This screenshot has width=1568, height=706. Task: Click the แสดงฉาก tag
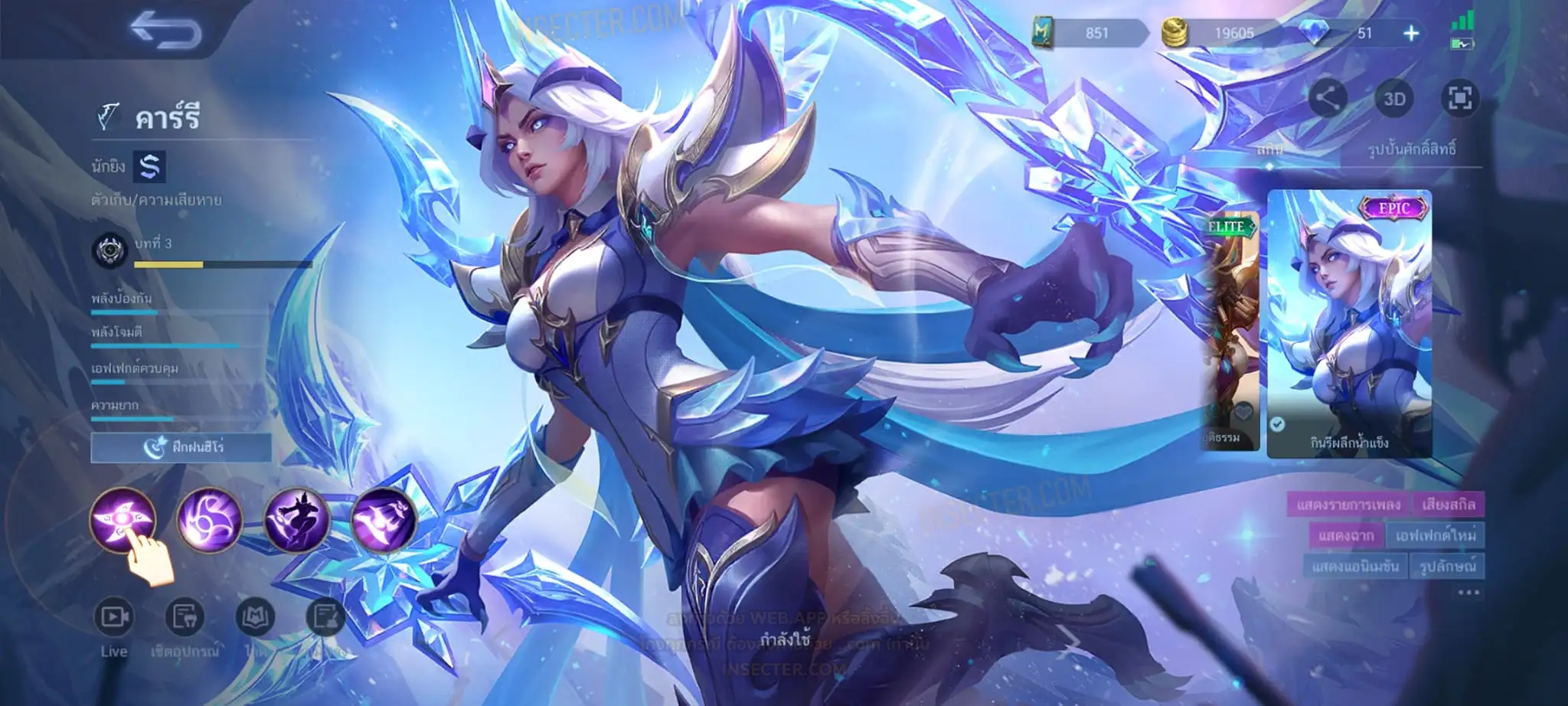pos(1346,535)
